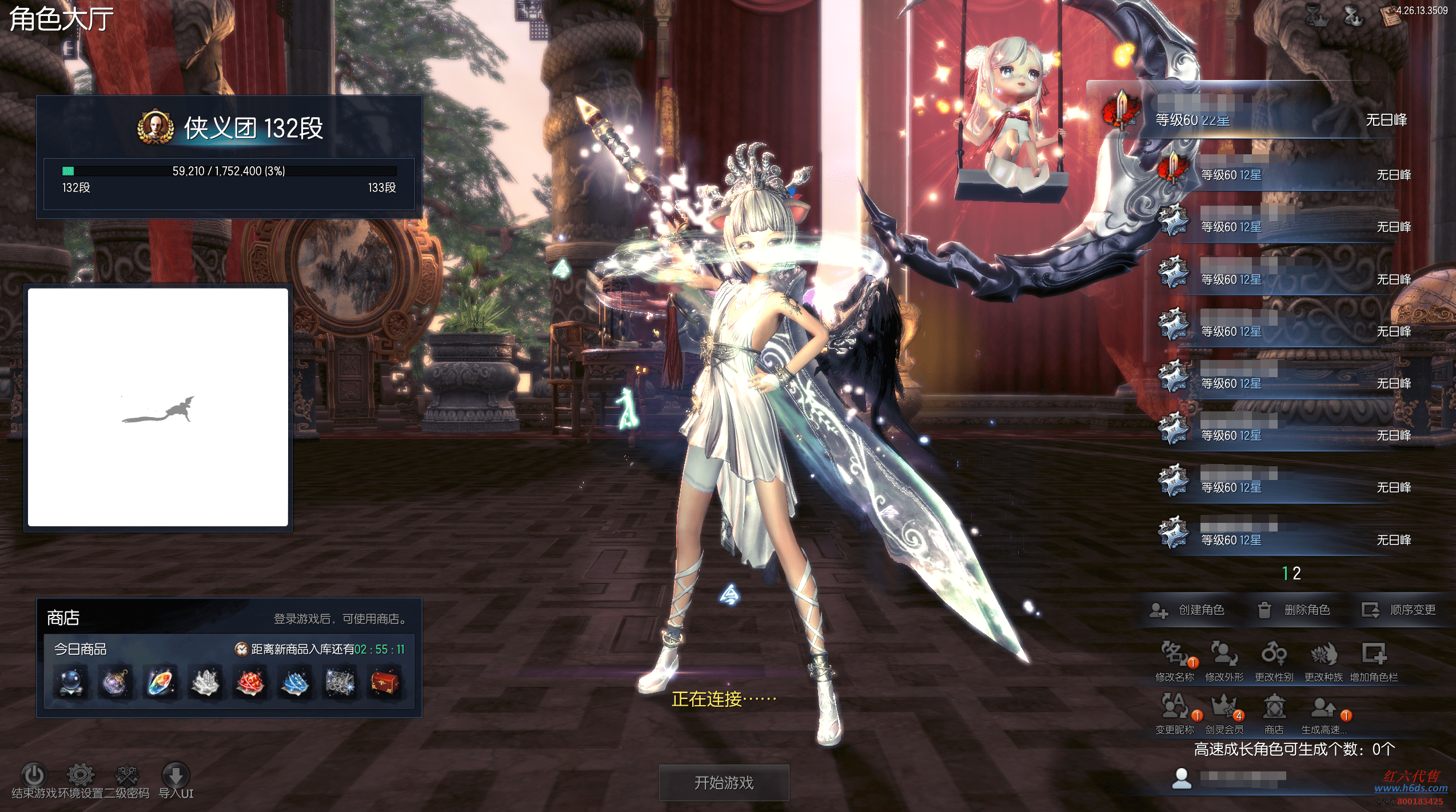Select the rainbow gem in today's shop items
The image size is (1456, 812).
pyautogui.click(x=160, y=682)
